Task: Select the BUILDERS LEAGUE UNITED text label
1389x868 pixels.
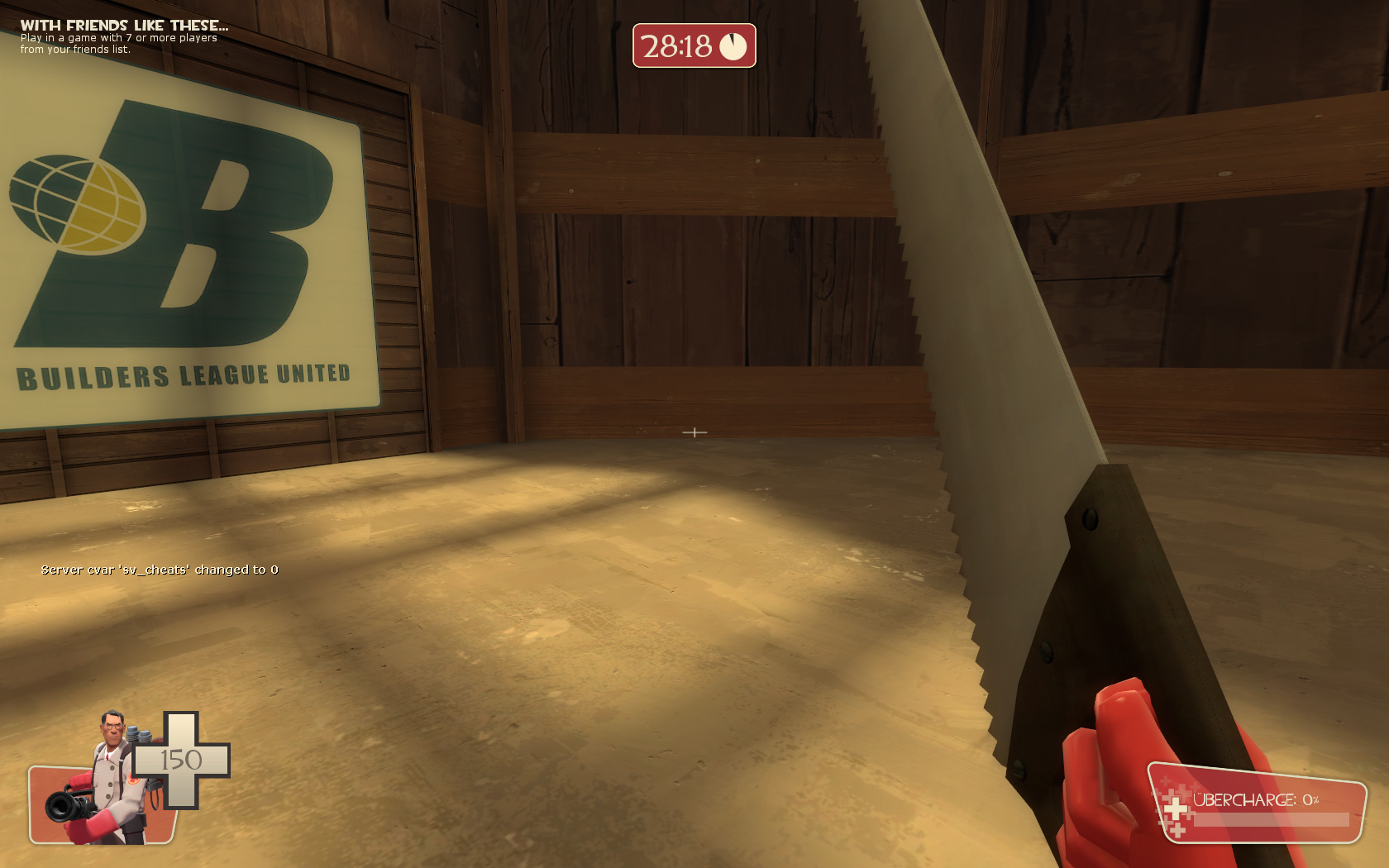Action: (x=185, y=375)
